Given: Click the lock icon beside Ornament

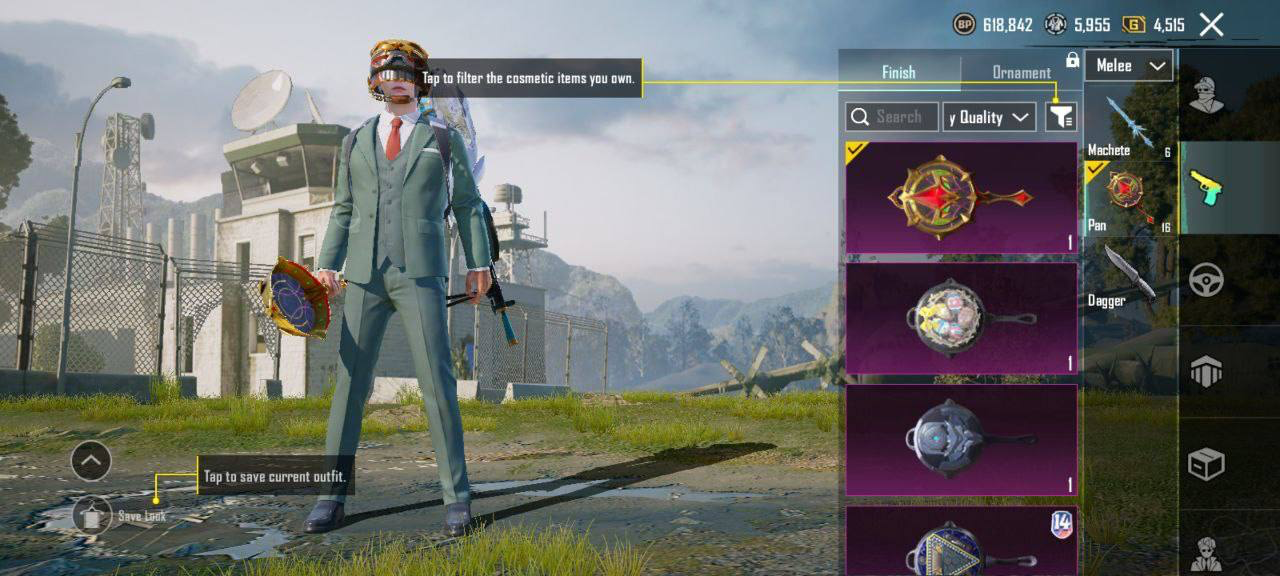Looking at the screenshot, I should click(x=1072, y=61).
